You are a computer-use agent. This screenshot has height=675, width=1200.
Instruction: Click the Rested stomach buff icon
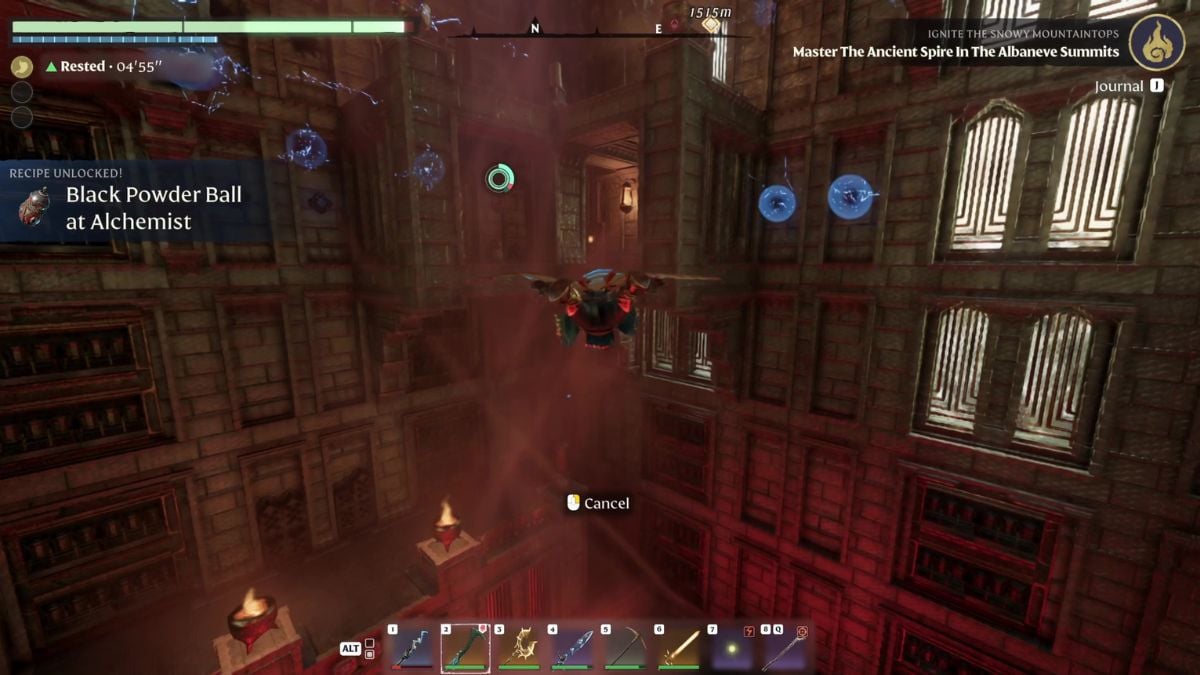[x=22, y=66]
